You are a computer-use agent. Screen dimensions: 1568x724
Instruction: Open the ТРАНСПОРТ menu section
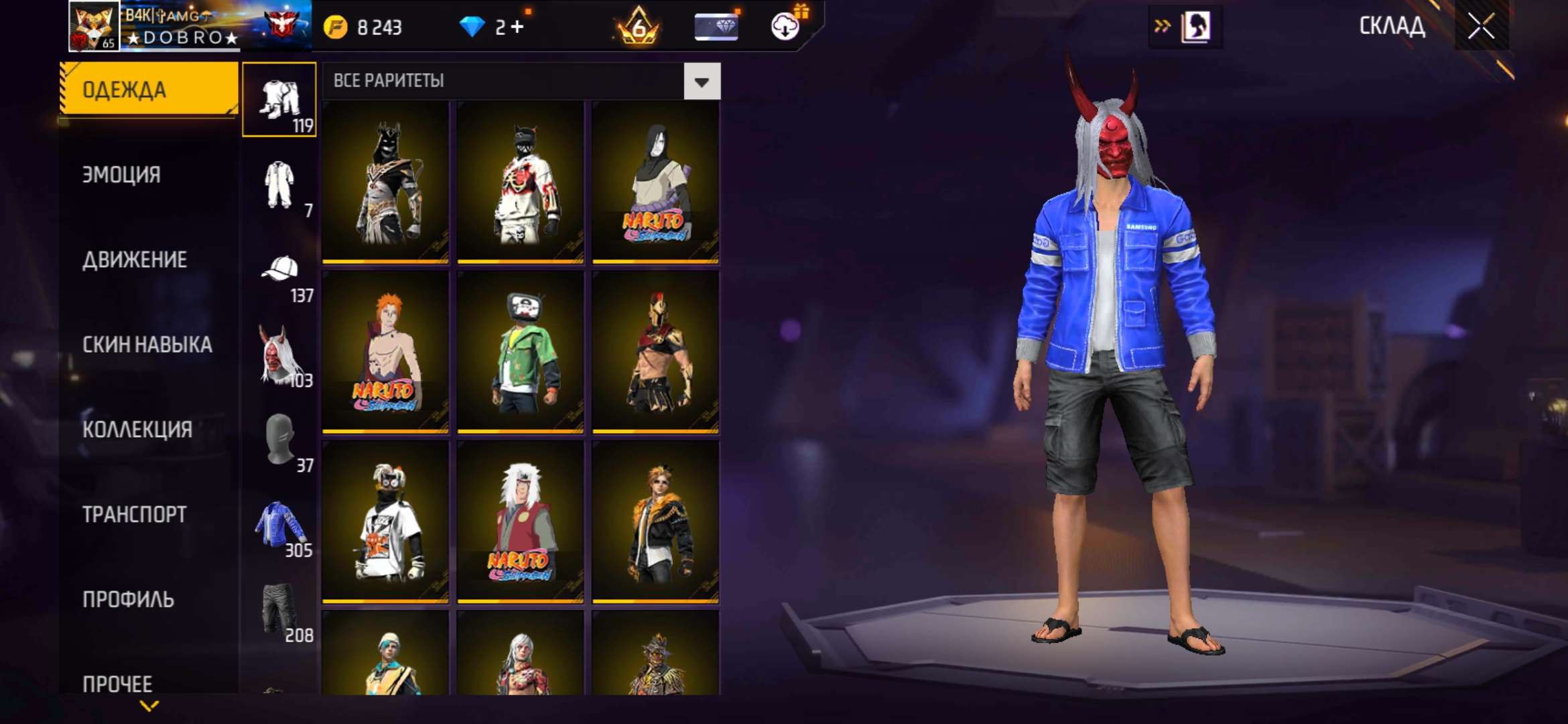point(134,514)
